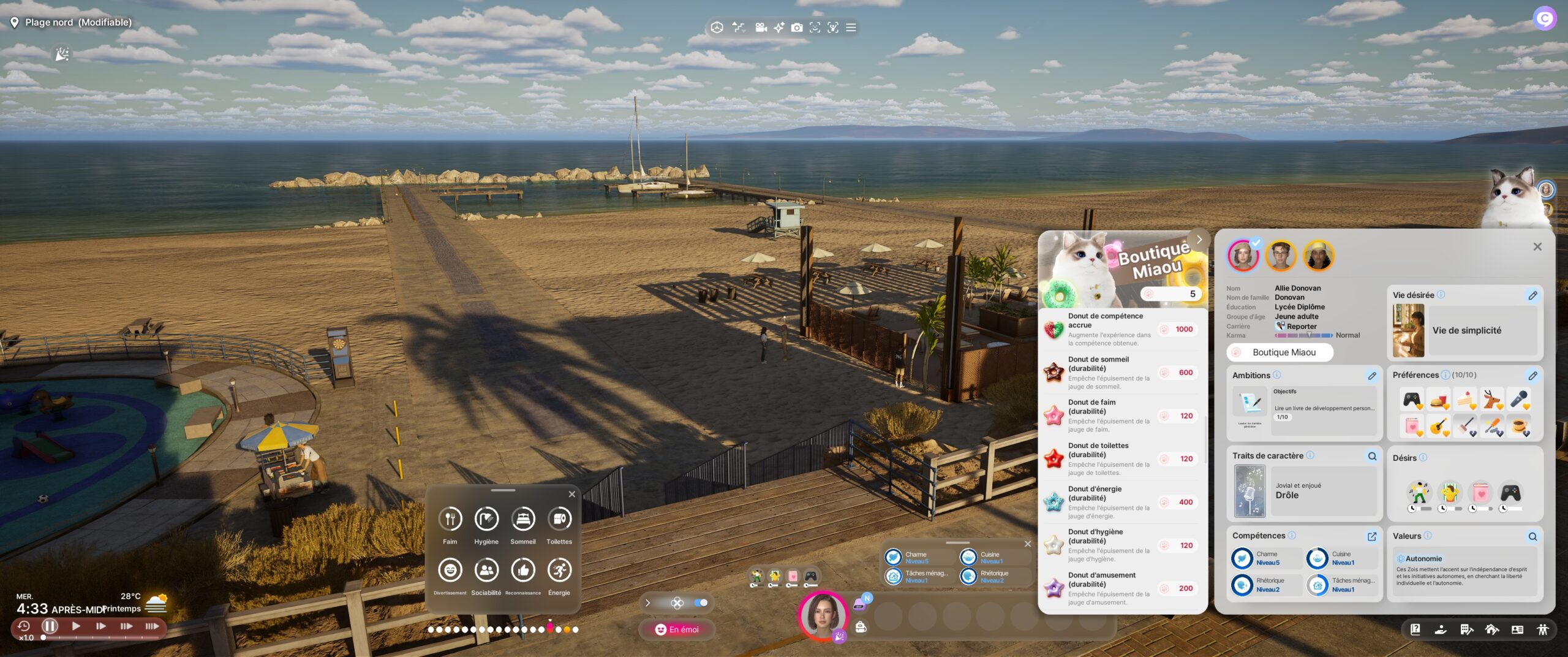Viewport: 1568px width, 657px height.
Task: Open the top toolbar hamburger menu
Action: (851, 28)
